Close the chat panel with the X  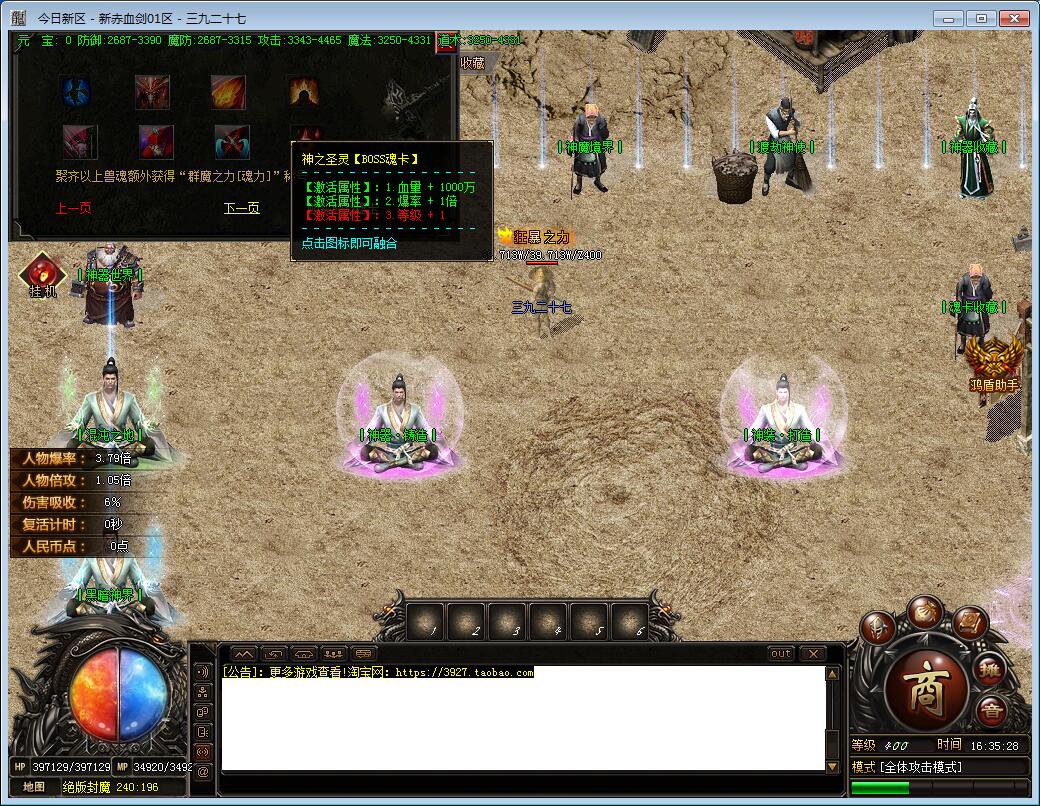point(813,654)
